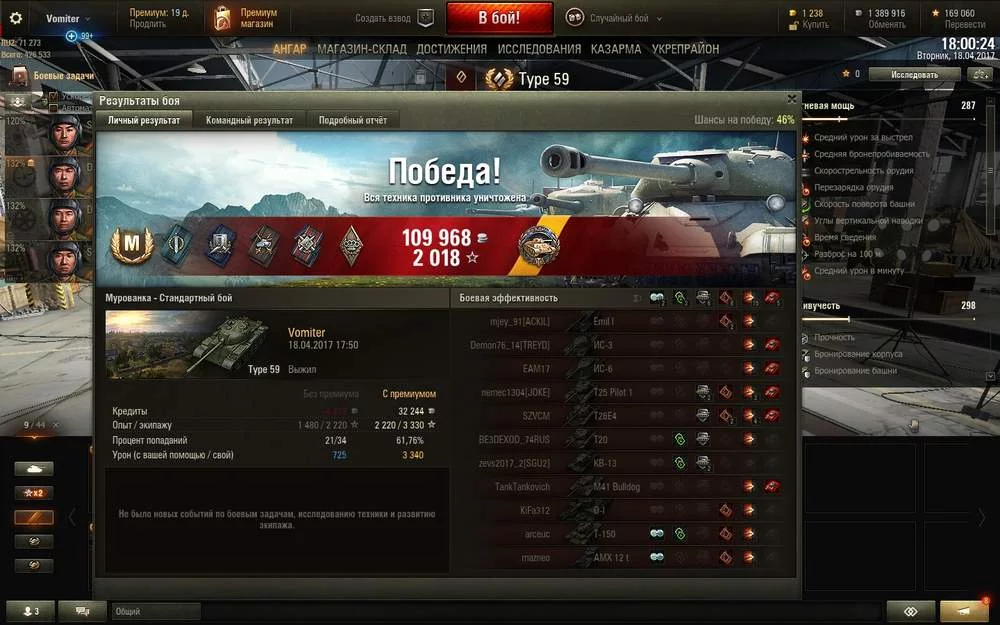The height and width of the screenshot is (625, 1000).
Task: Select the Личный результат tab
Action: [144, 120]
